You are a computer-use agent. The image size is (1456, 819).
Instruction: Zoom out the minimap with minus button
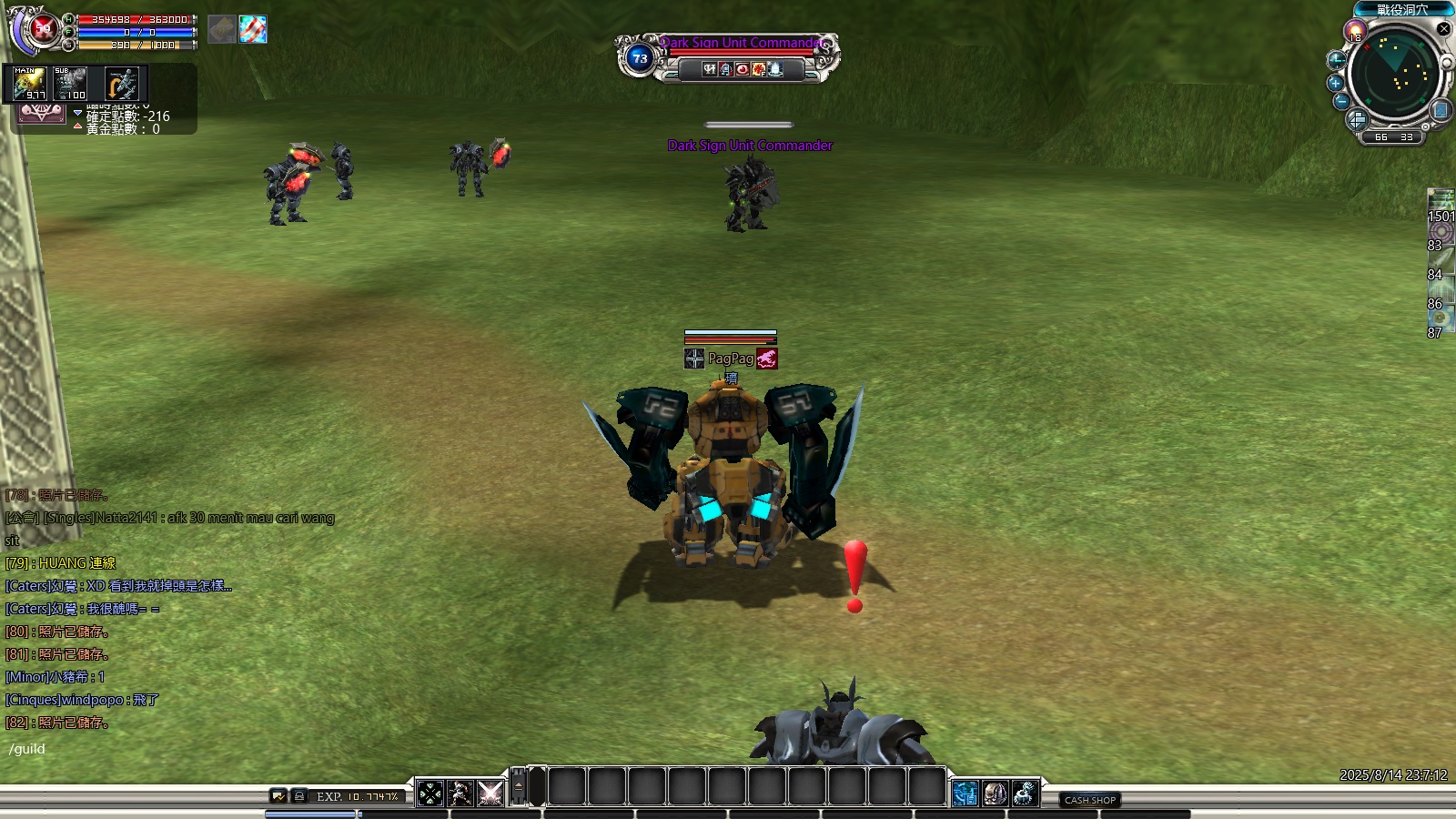click(1341, 102)
